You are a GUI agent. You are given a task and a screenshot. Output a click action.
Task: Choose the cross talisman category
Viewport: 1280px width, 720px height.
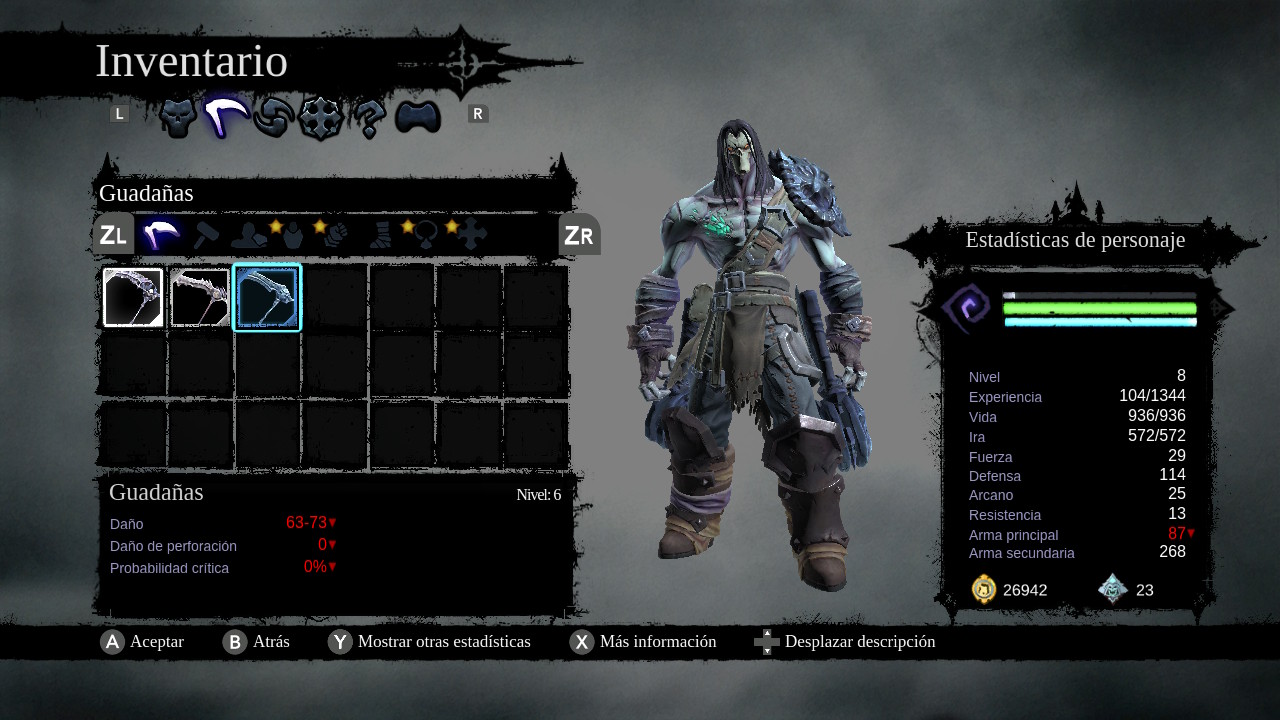470,235
